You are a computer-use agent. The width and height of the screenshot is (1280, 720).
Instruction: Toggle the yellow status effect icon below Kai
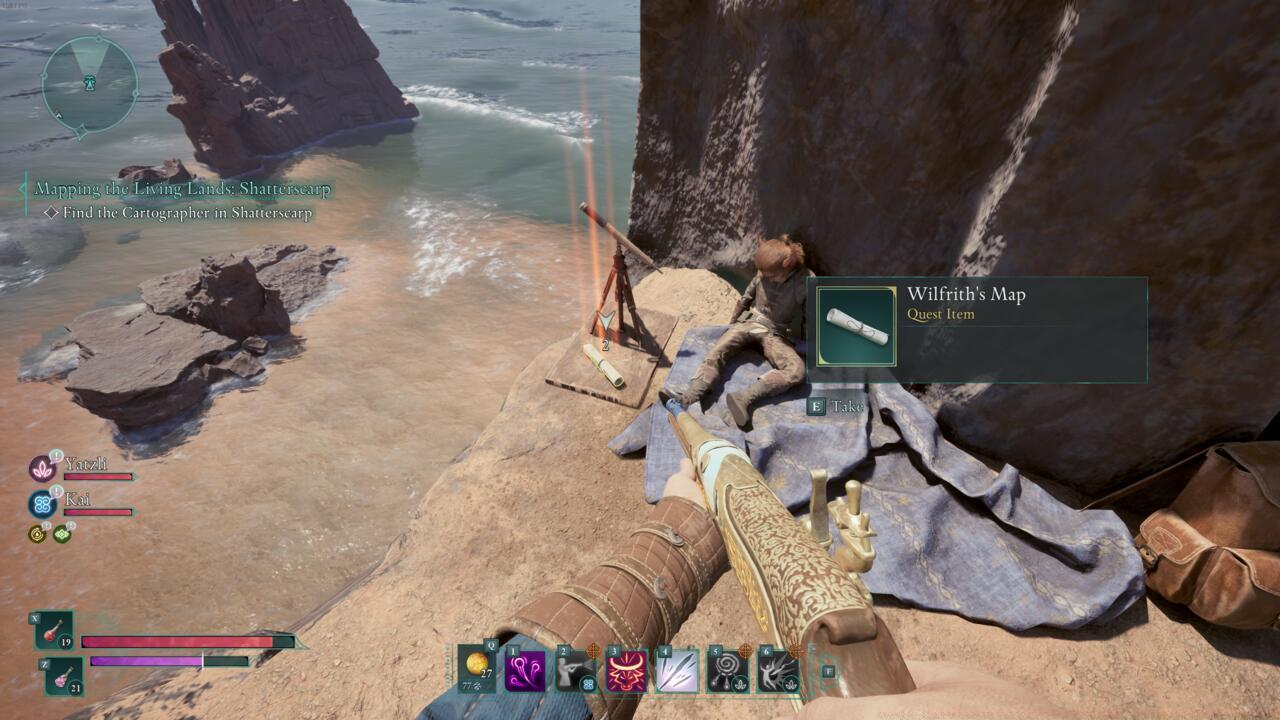pos(37,534)
